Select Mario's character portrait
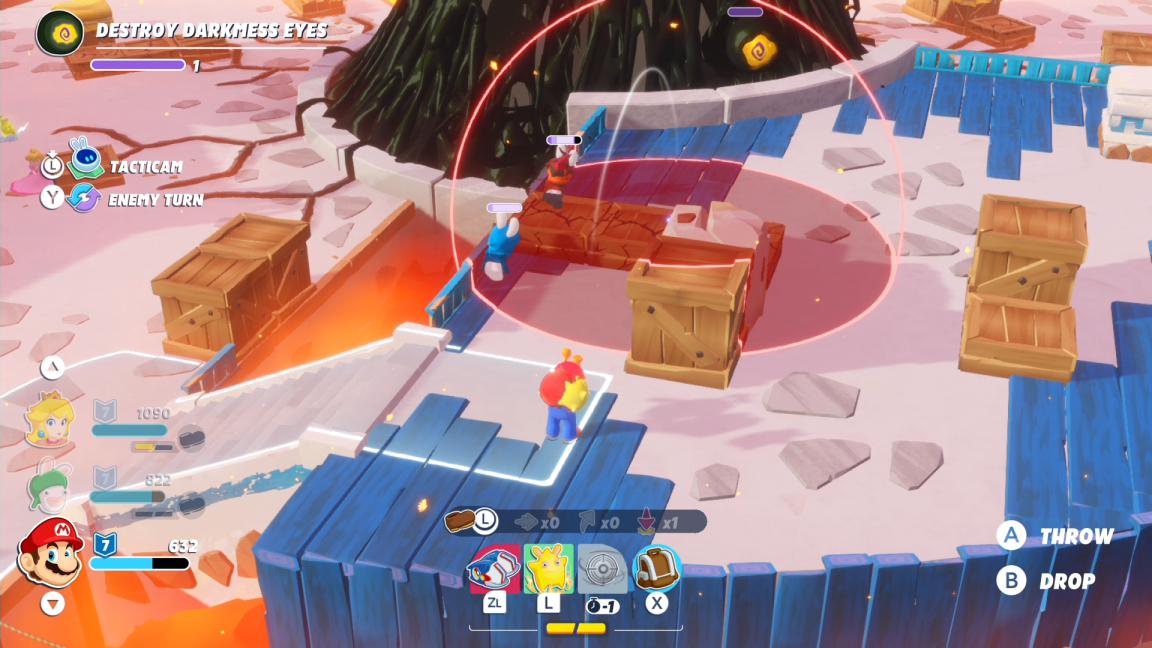 point(49,550)
